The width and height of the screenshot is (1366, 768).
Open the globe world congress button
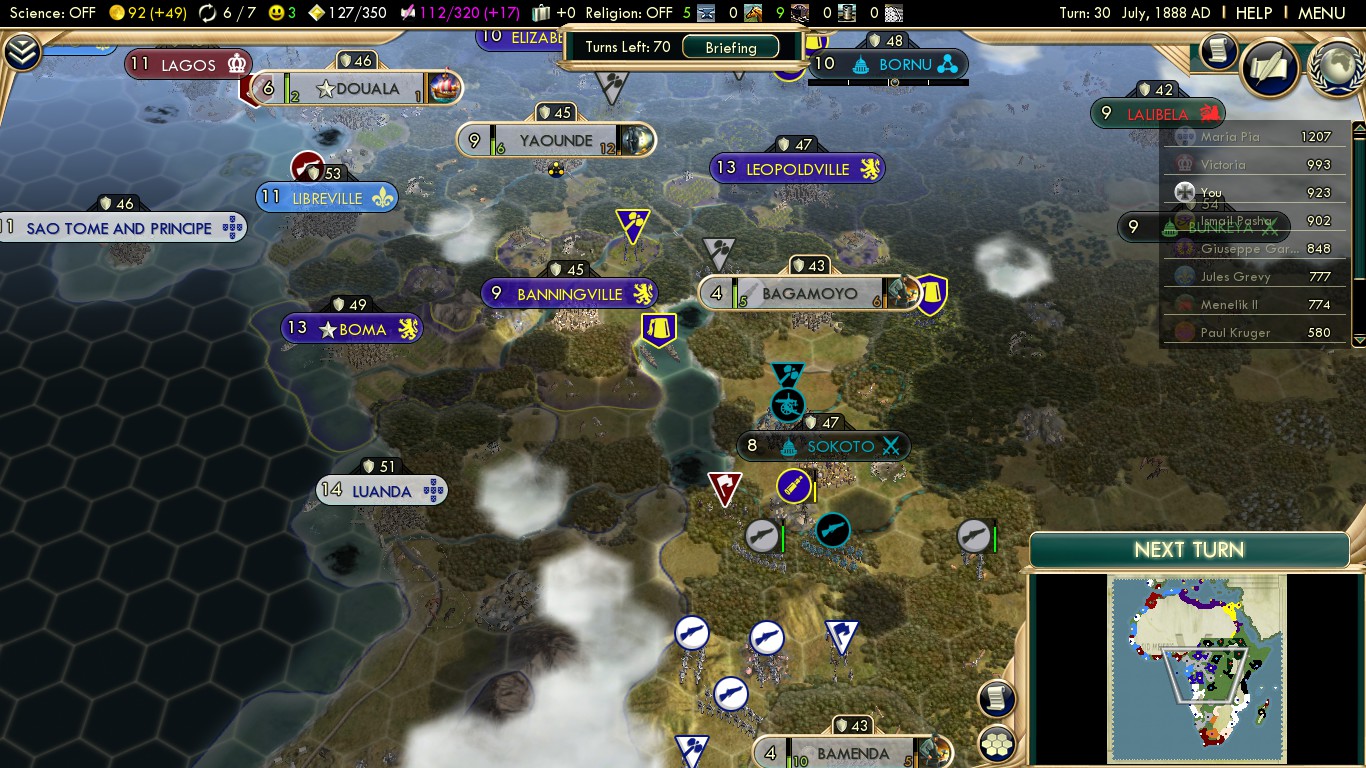[x=1335, y=67]
